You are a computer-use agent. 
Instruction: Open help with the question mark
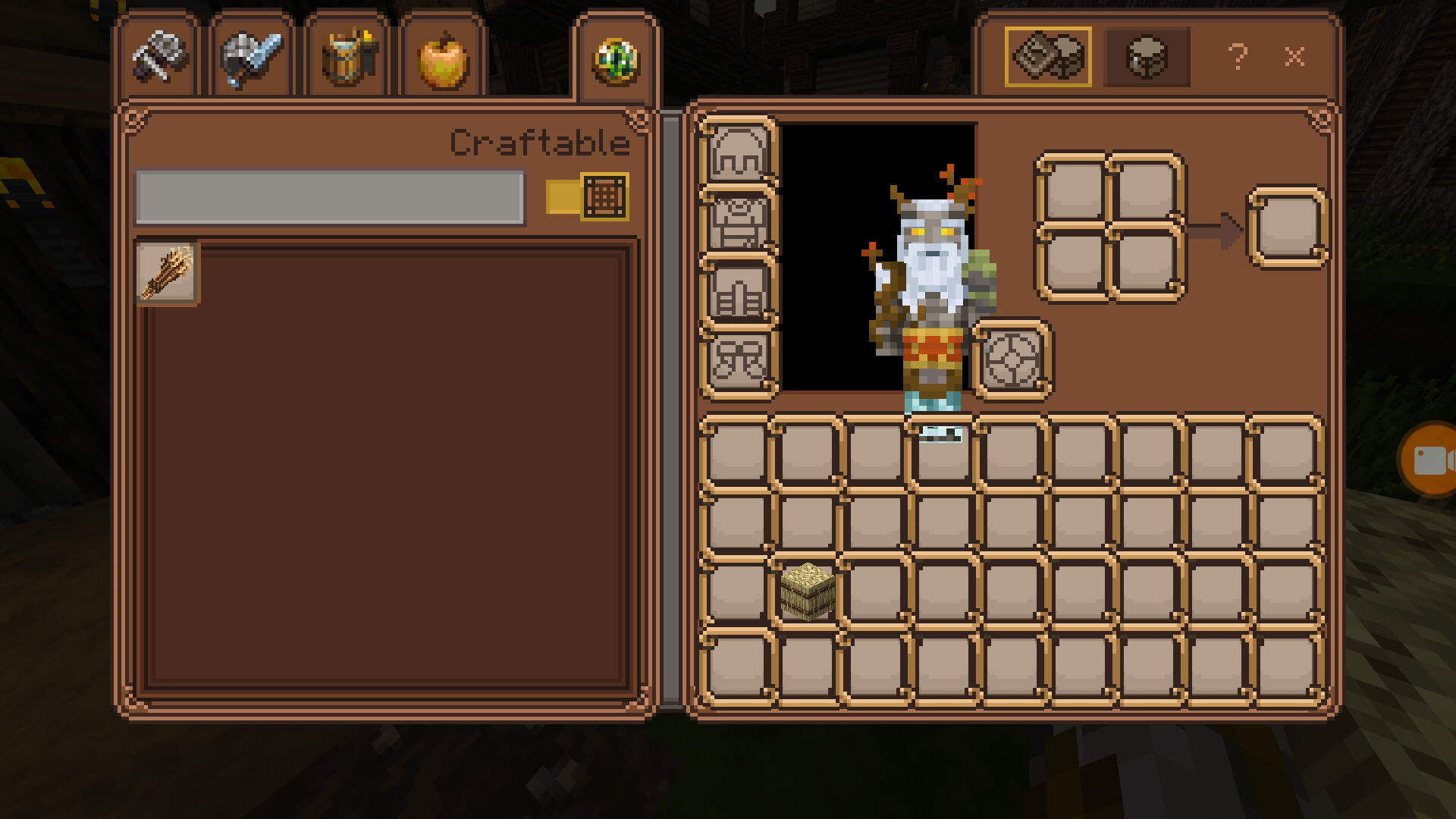click(x=1238, y=57)
